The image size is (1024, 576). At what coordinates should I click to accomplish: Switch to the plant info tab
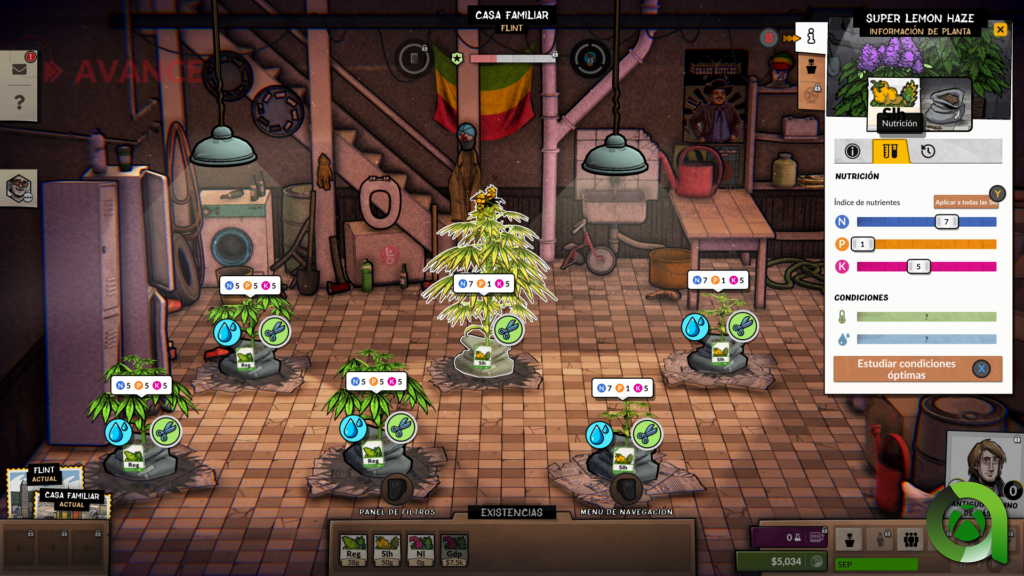pyautogui.click(x=853, y=151)
